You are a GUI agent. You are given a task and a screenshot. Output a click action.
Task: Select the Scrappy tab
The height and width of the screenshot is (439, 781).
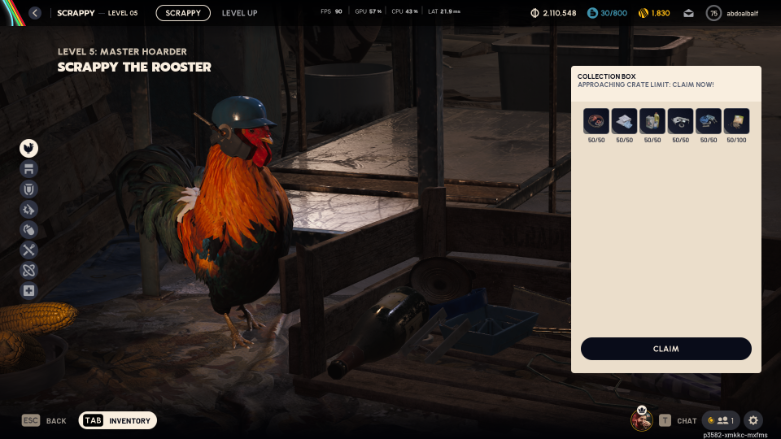tap(183, 13)
